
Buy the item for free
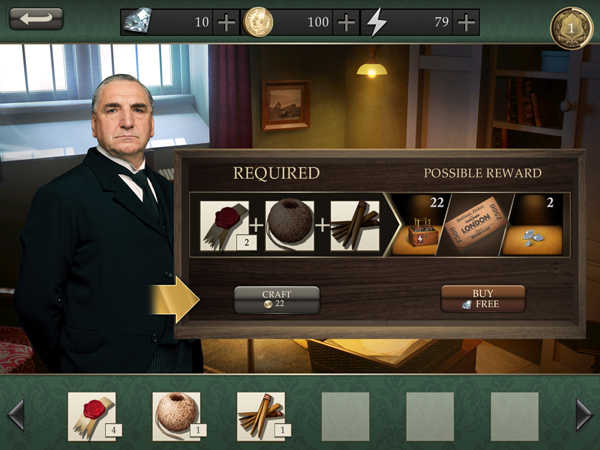(483, 298)
